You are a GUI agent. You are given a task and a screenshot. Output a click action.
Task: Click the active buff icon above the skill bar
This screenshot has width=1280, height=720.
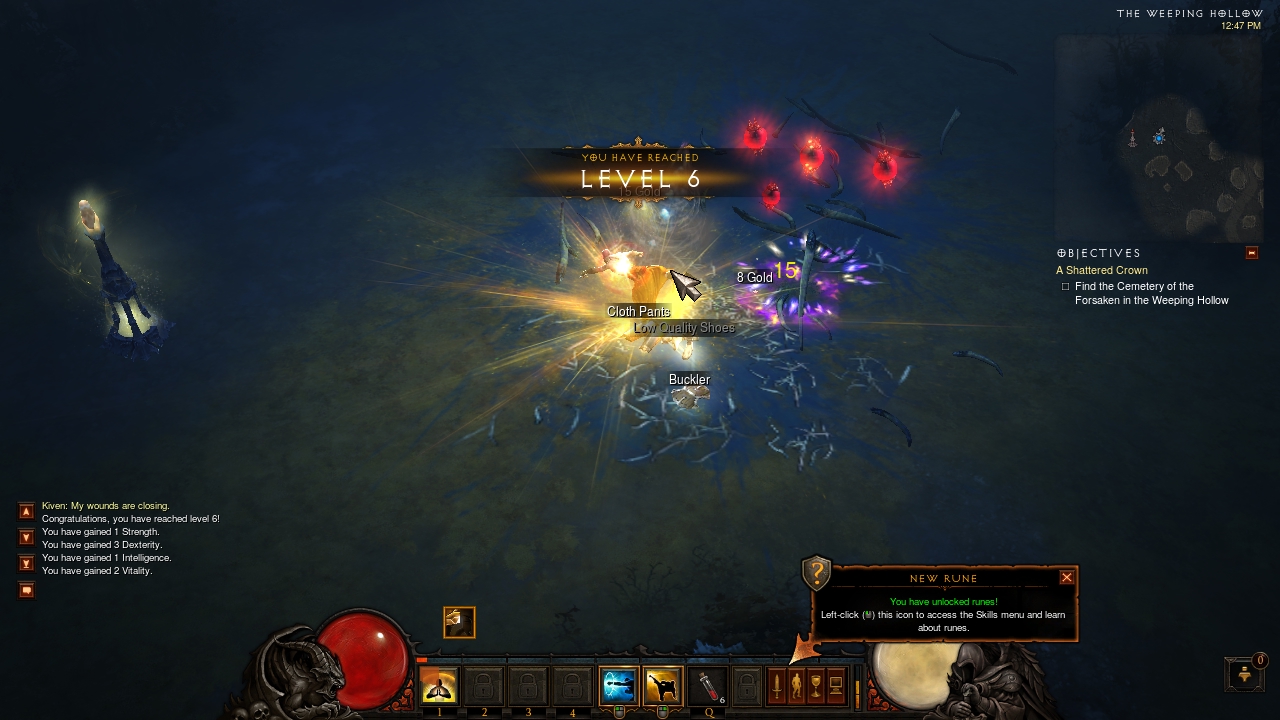[459, 622]
